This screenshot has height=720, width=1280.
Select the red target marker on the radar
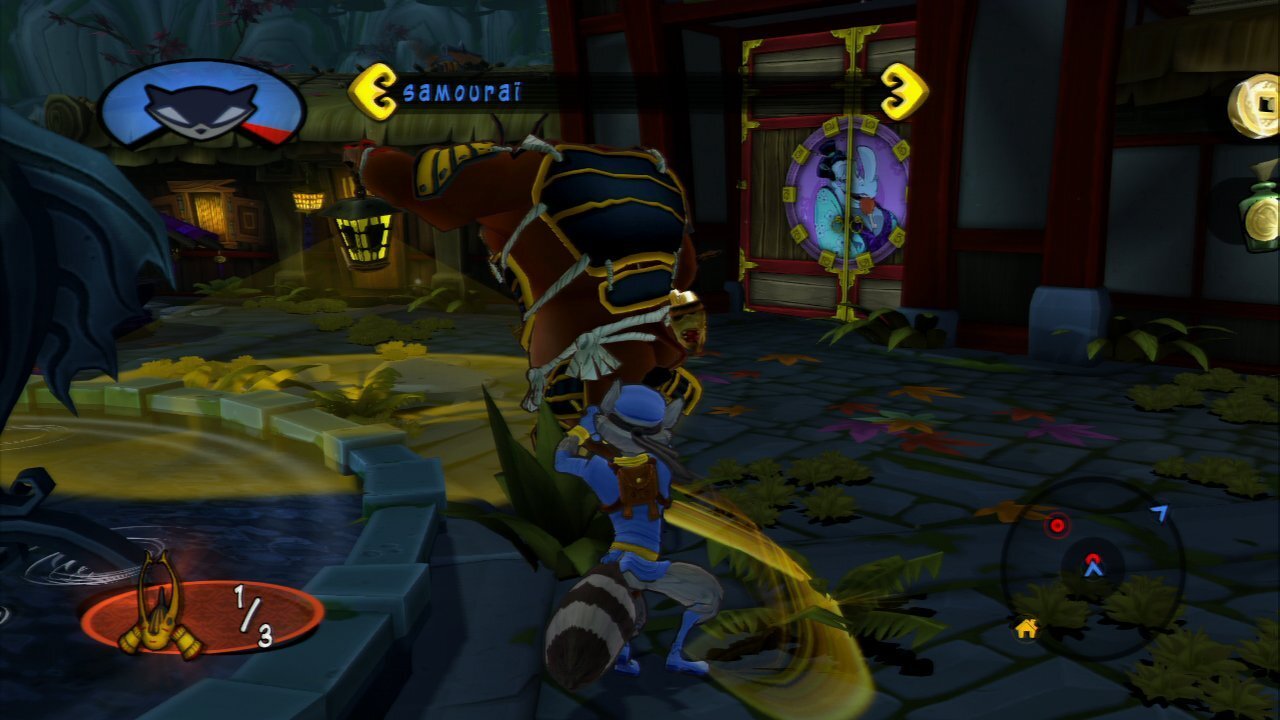coord(1056,525)
